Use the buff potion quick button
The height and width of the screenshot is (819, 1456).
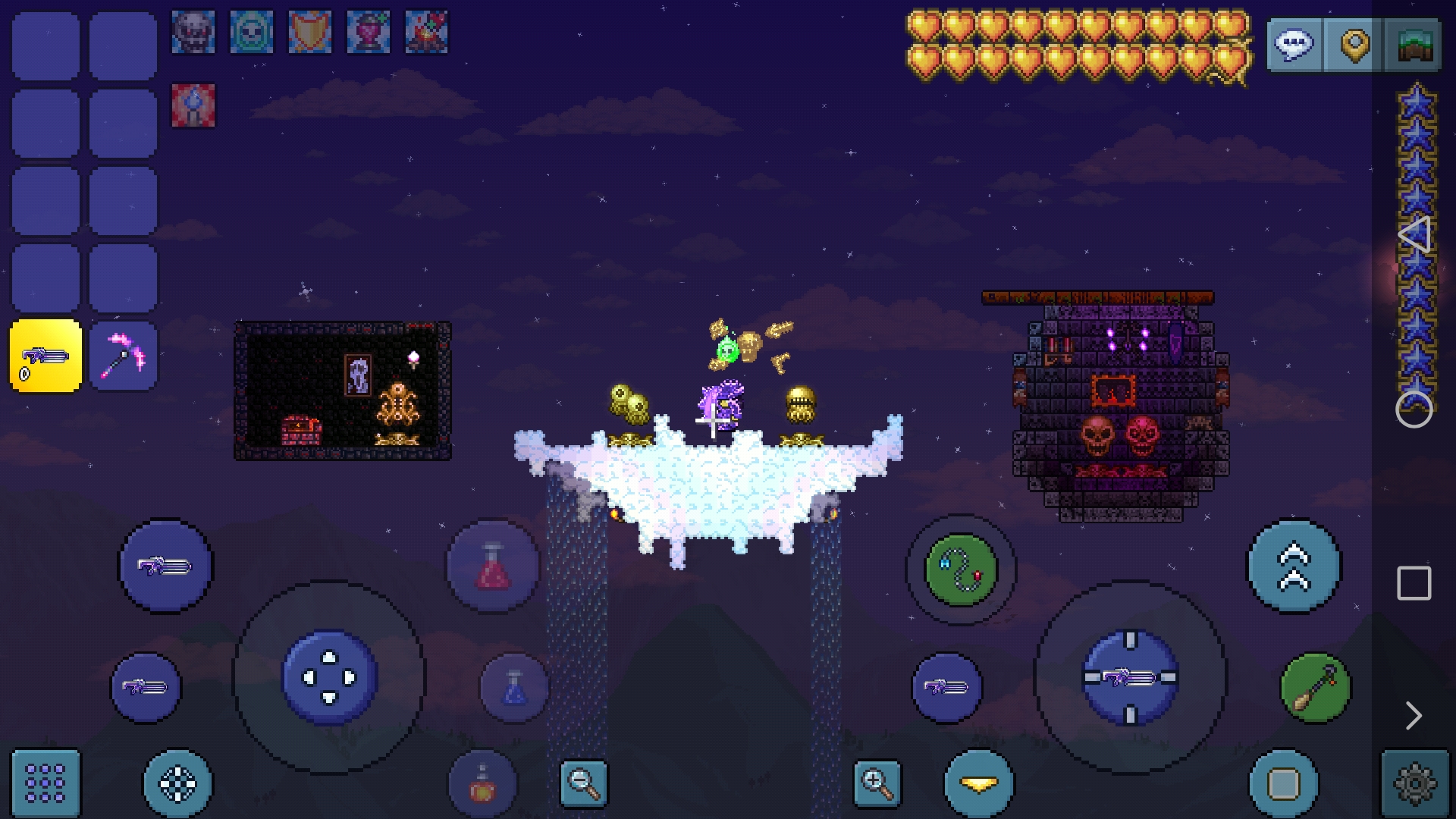coord(483,784)
